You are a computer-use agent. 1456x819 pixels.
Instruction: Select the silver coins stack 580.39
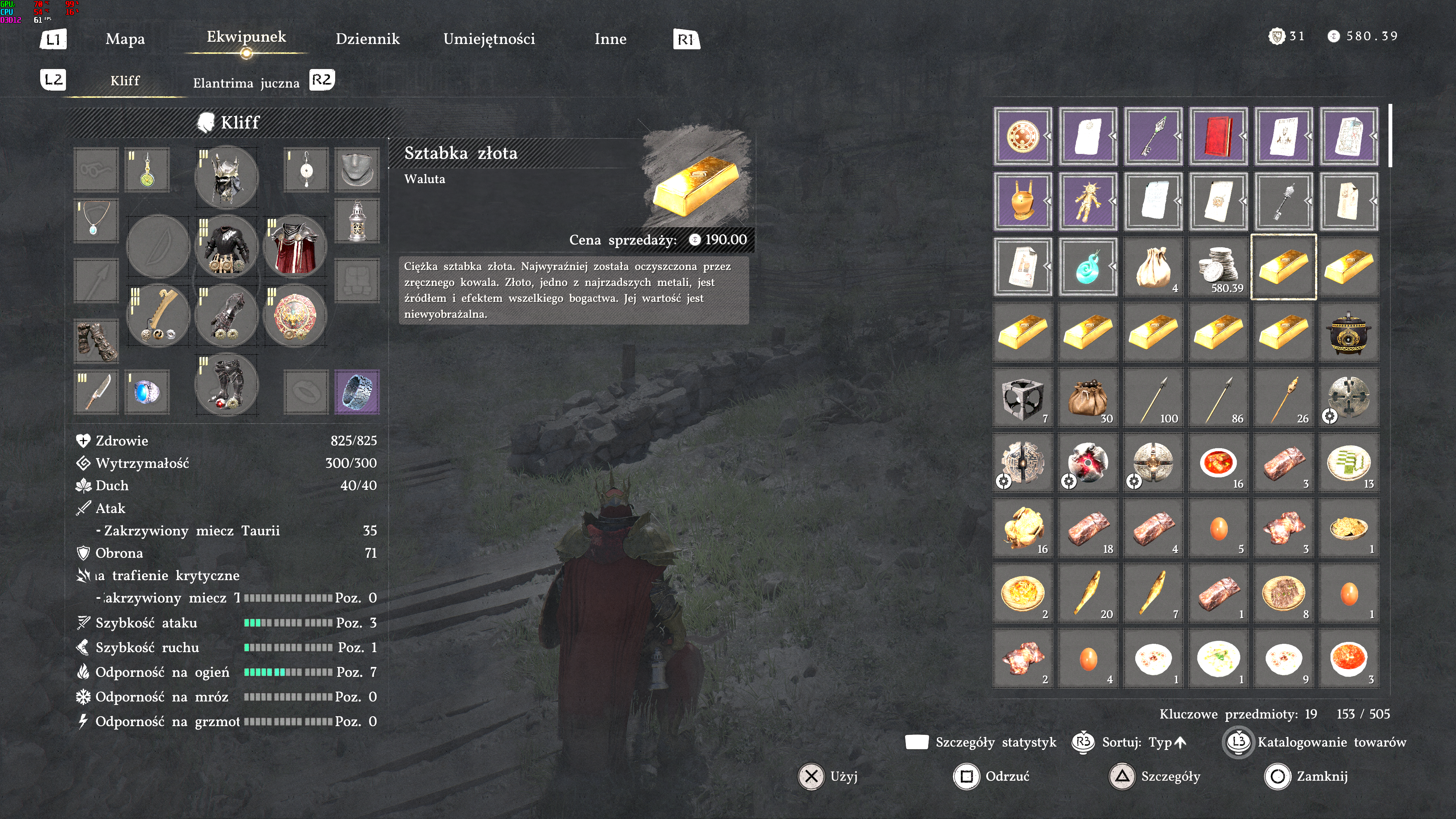point(1218,267)
